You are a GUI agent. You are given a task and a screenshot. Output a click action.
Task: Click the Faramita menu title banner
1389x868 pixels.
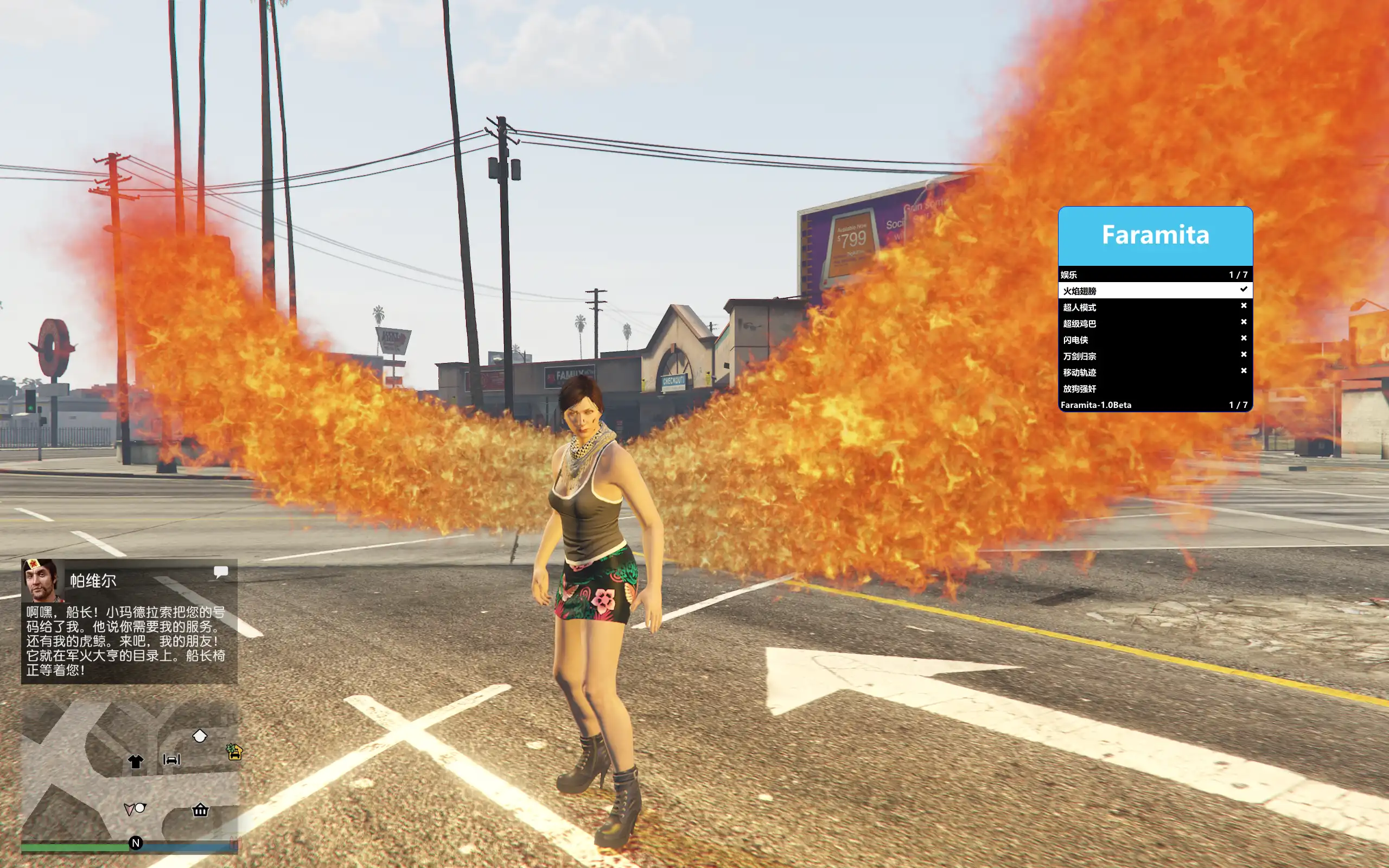pos(1155,235)
